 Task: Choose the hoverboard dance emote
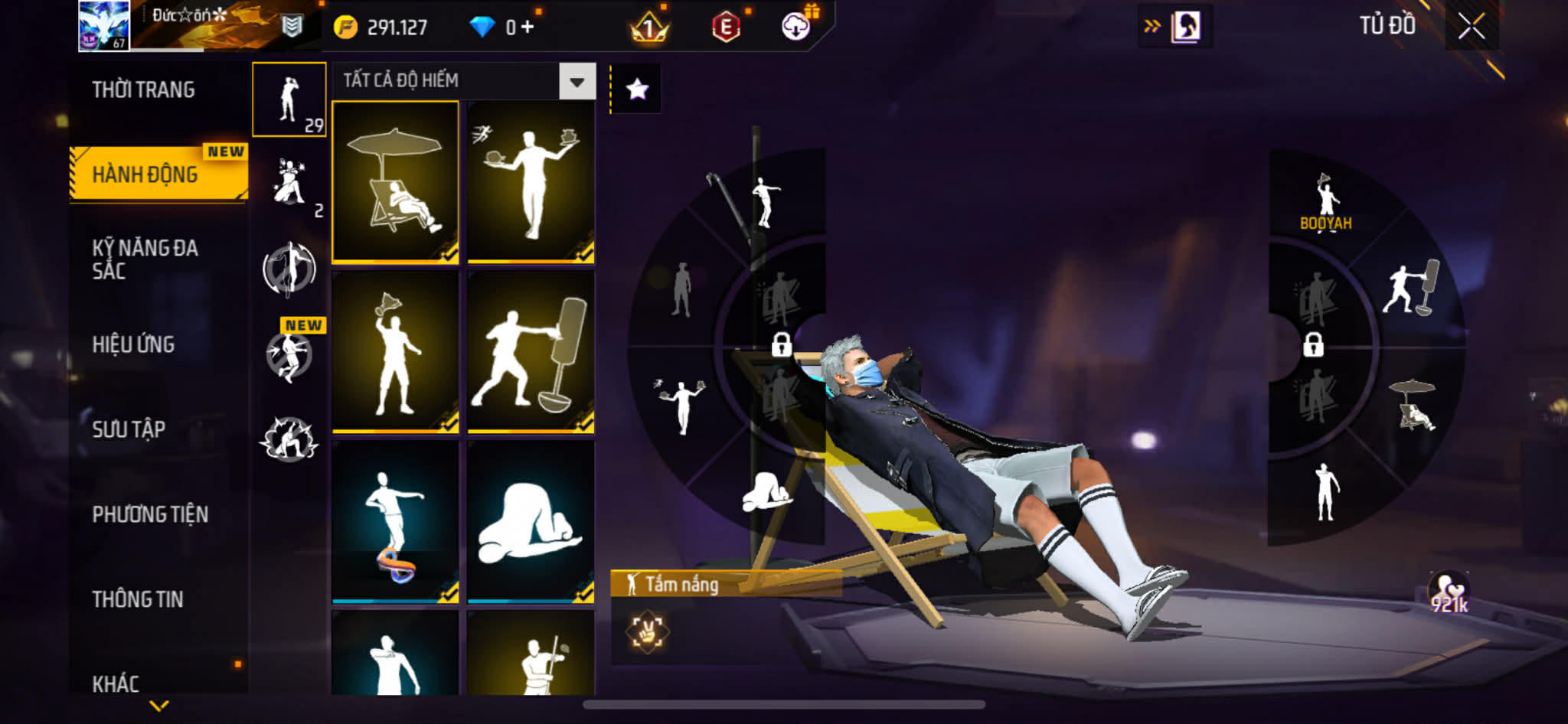point(395,522)
